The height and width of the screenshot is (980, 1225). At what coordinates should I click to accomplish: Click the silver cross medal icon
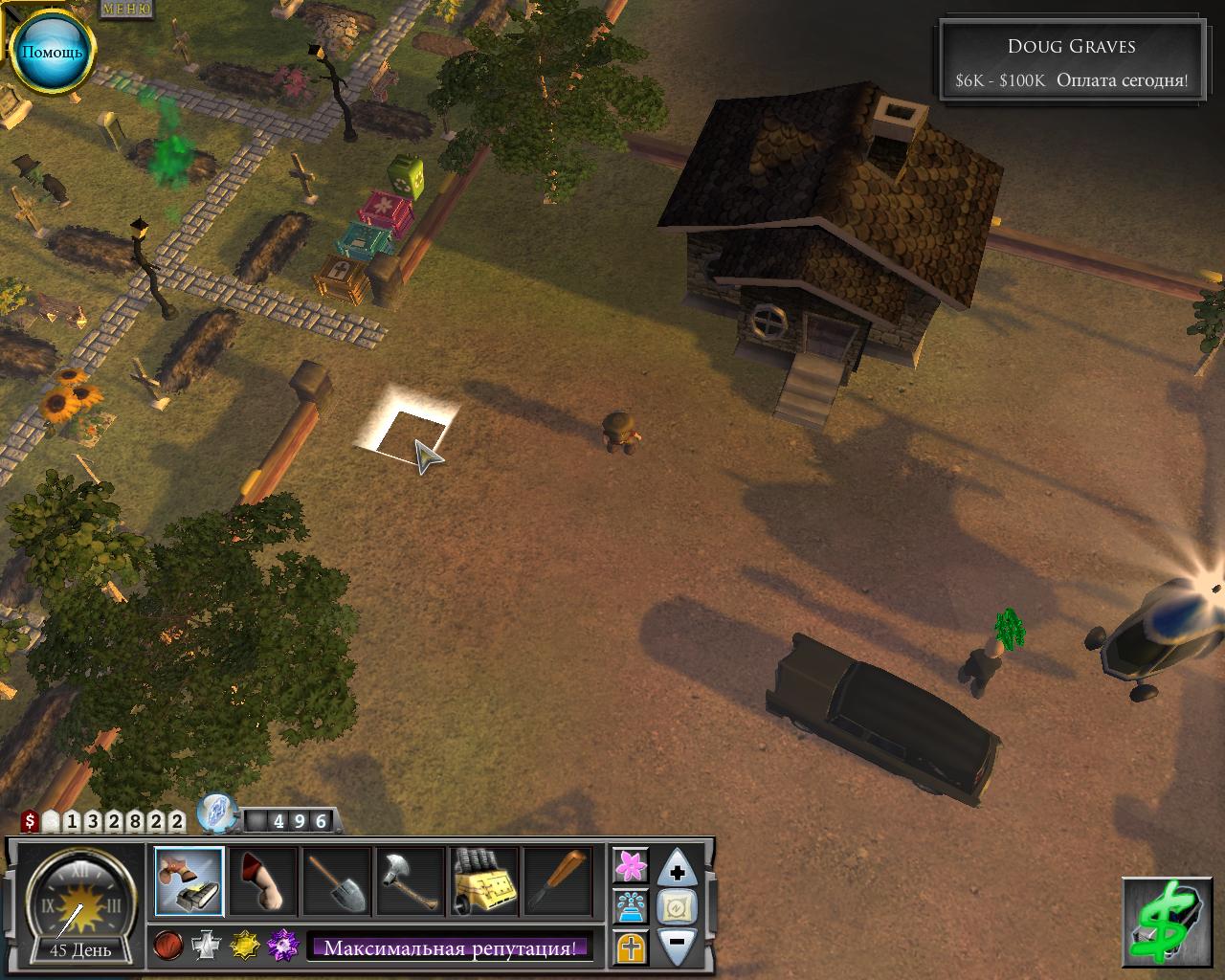[x=207, y=947]
